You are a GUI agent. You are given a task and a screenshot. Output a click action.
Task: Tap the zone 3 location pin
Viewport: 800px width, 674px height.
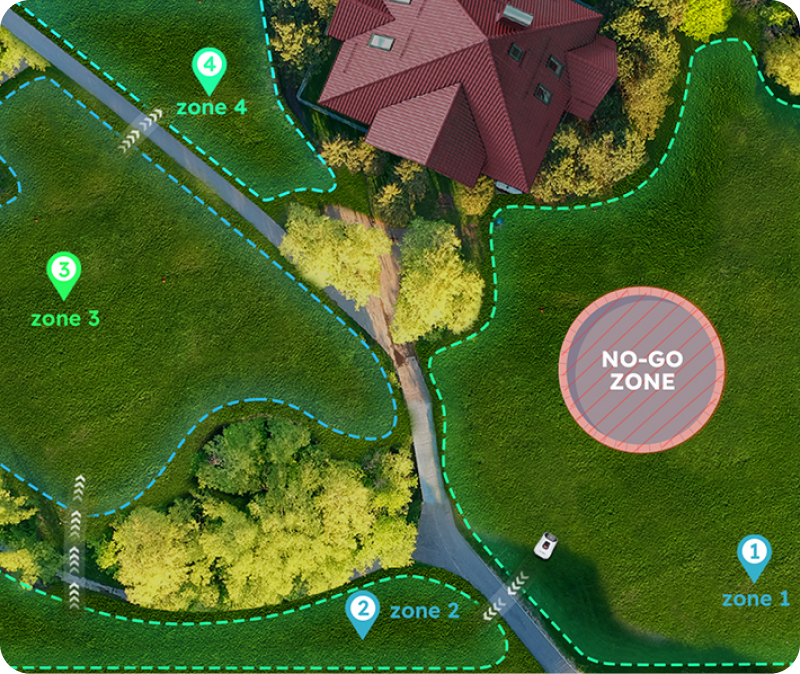click(64, 272)
